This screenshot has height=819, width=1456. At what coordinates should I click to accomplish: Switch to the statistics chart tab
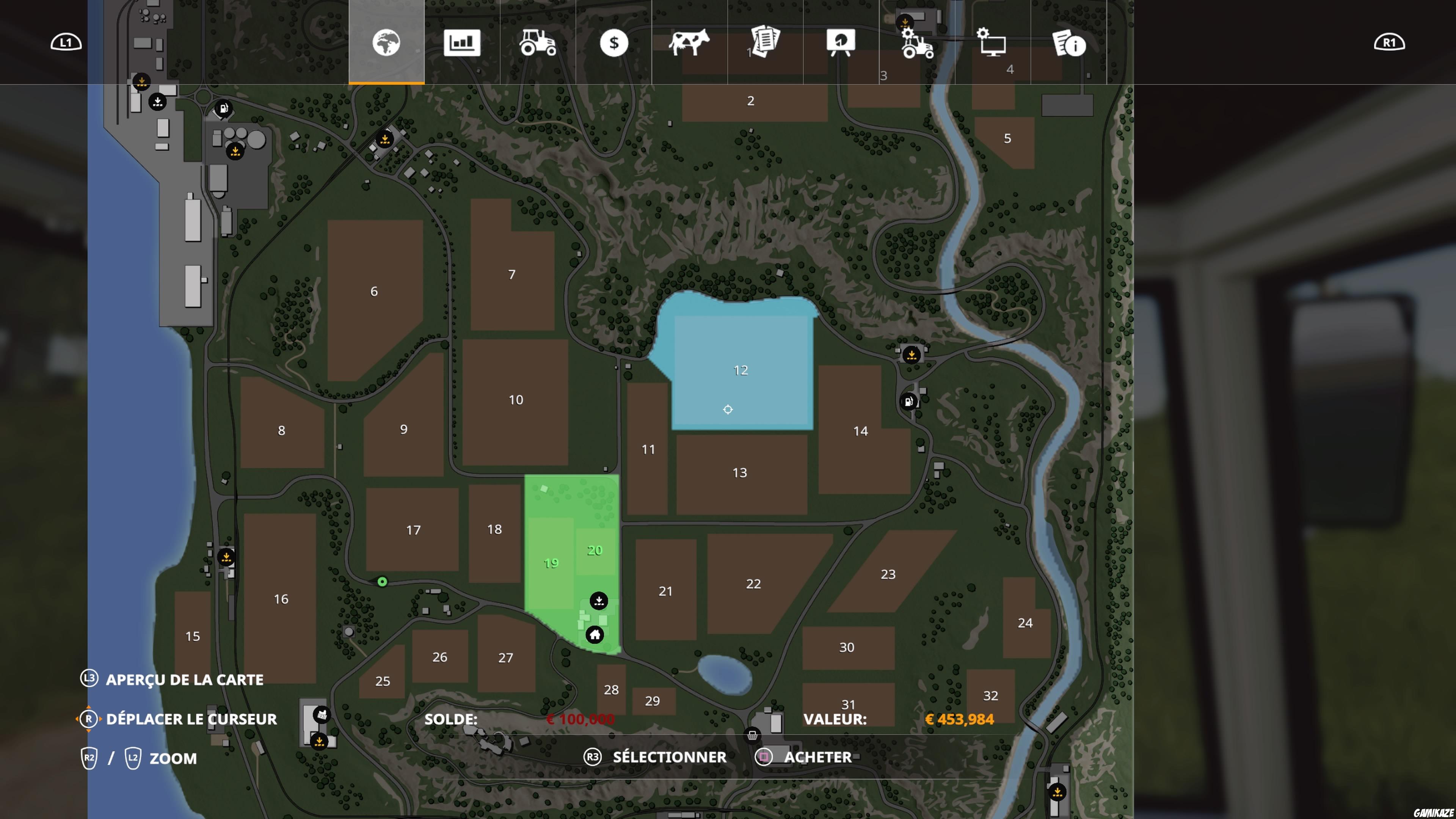pos(462,44)
